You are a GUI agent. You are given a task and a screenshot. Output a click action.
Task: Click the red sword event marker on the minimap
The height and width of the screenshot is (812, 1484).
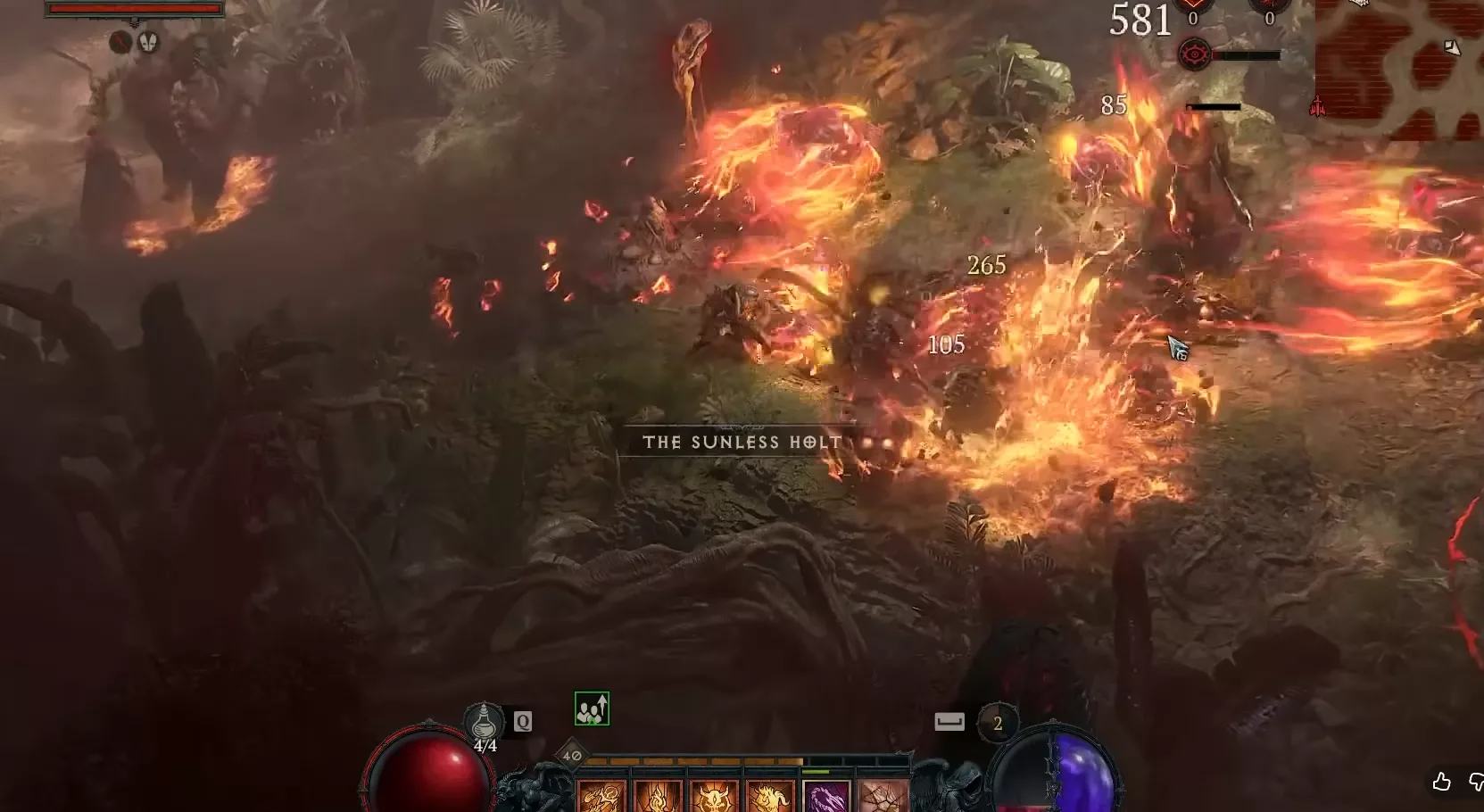click(1317, 106)
